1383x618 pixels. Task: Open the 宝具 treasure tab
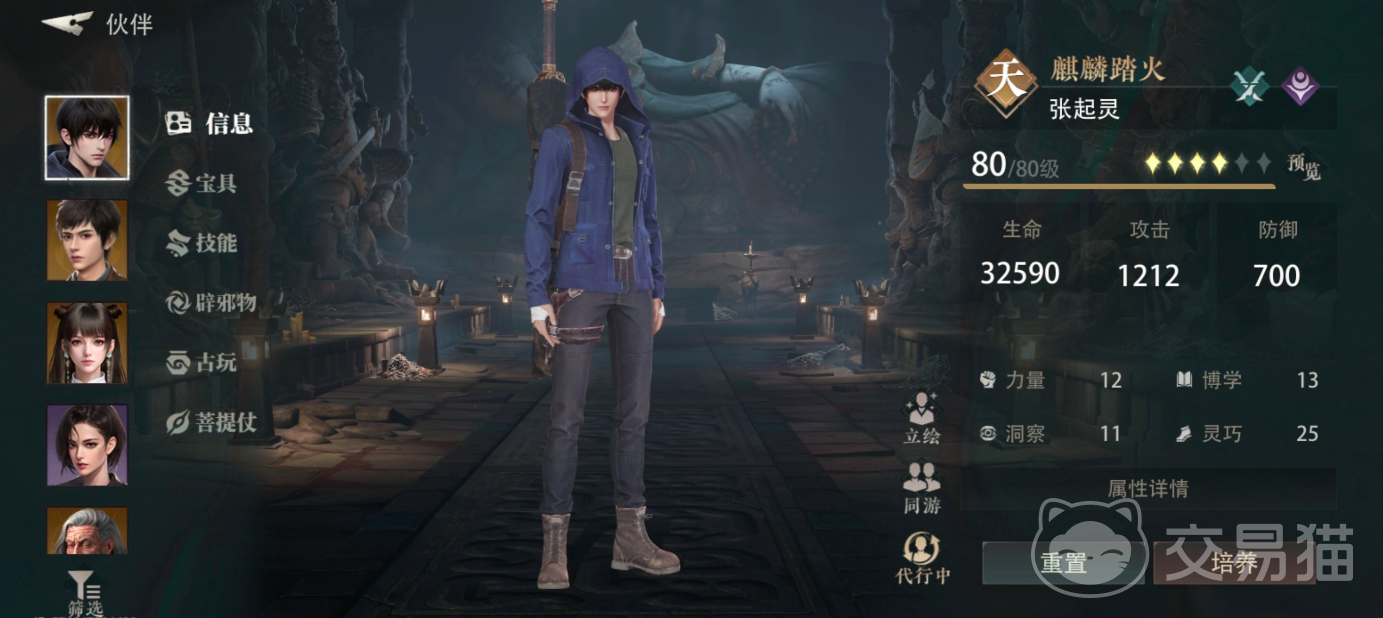[203, 183]
